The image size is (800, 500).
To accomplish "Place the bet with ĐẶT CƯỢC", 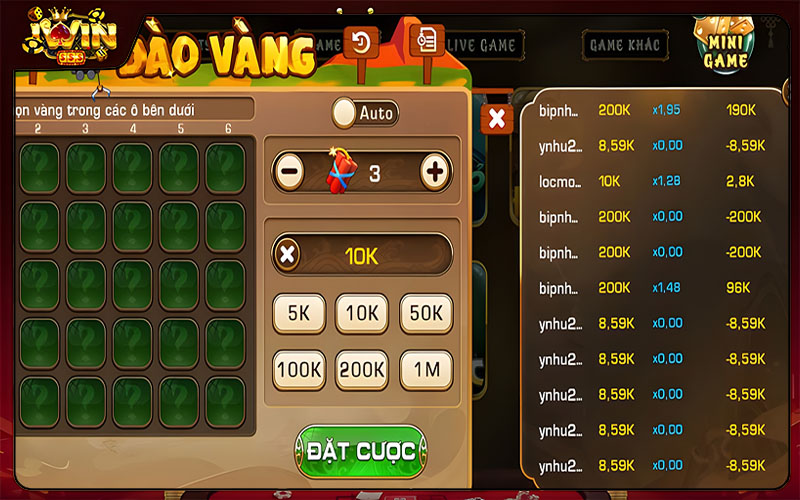I will tap(361, 451).
